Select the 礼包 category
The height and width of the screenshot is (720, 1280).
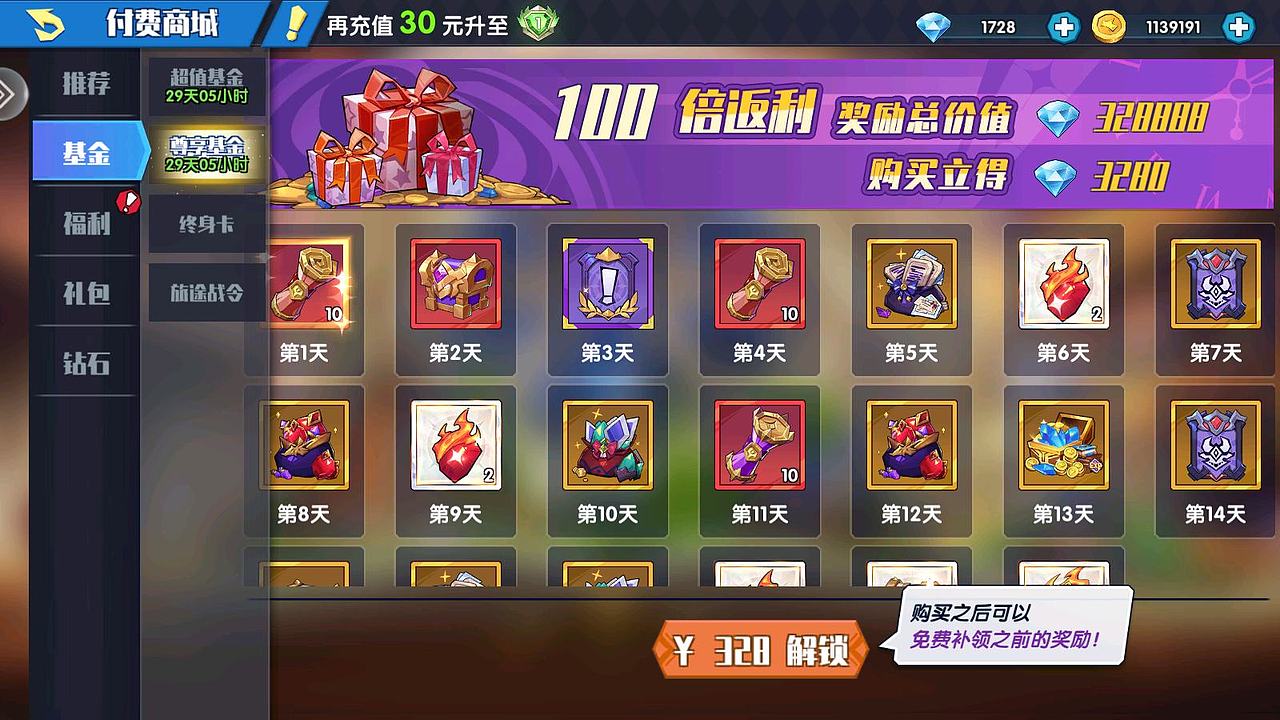pyautogui.click(x=85, y=294)
